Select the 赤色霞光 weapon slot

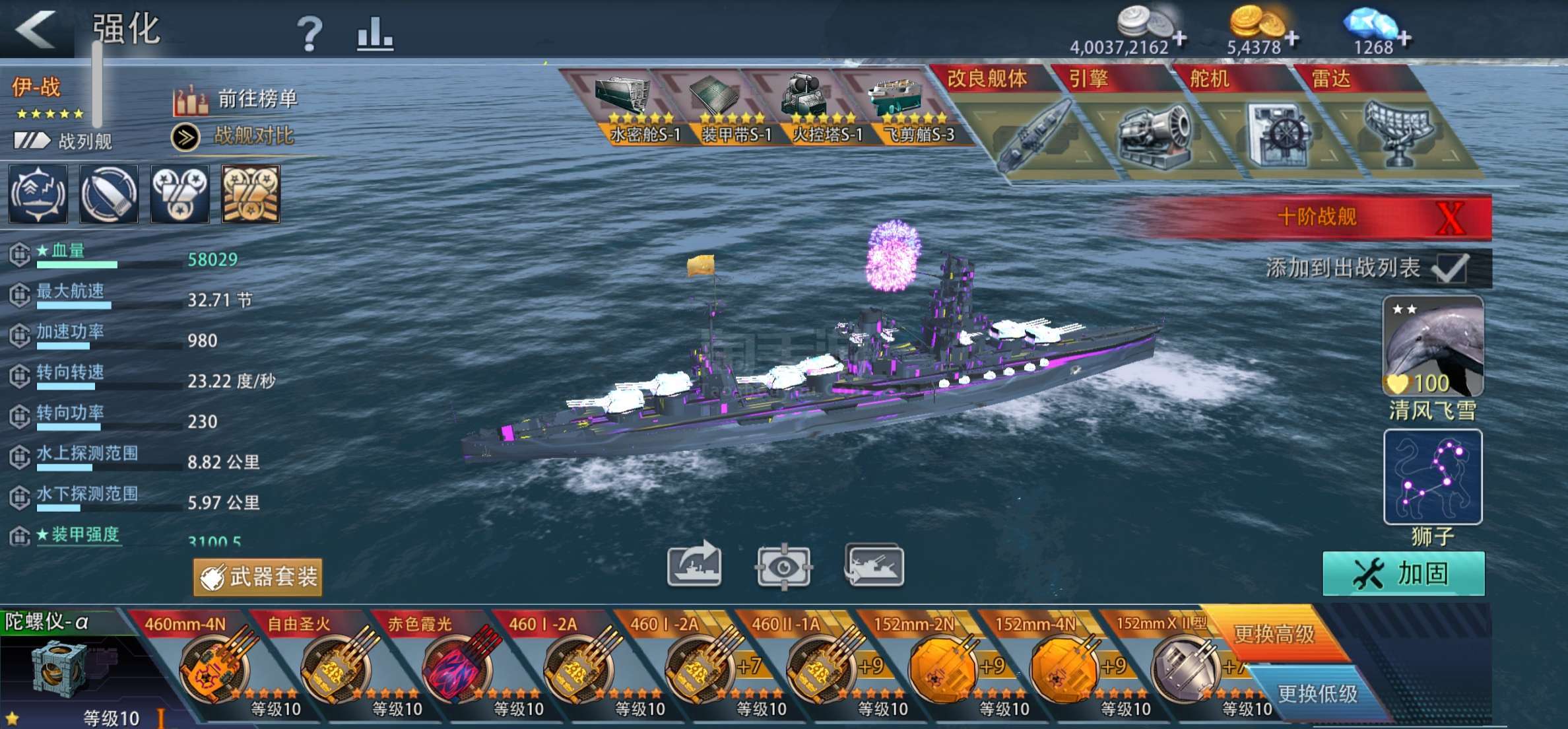(x=457, y=667)
